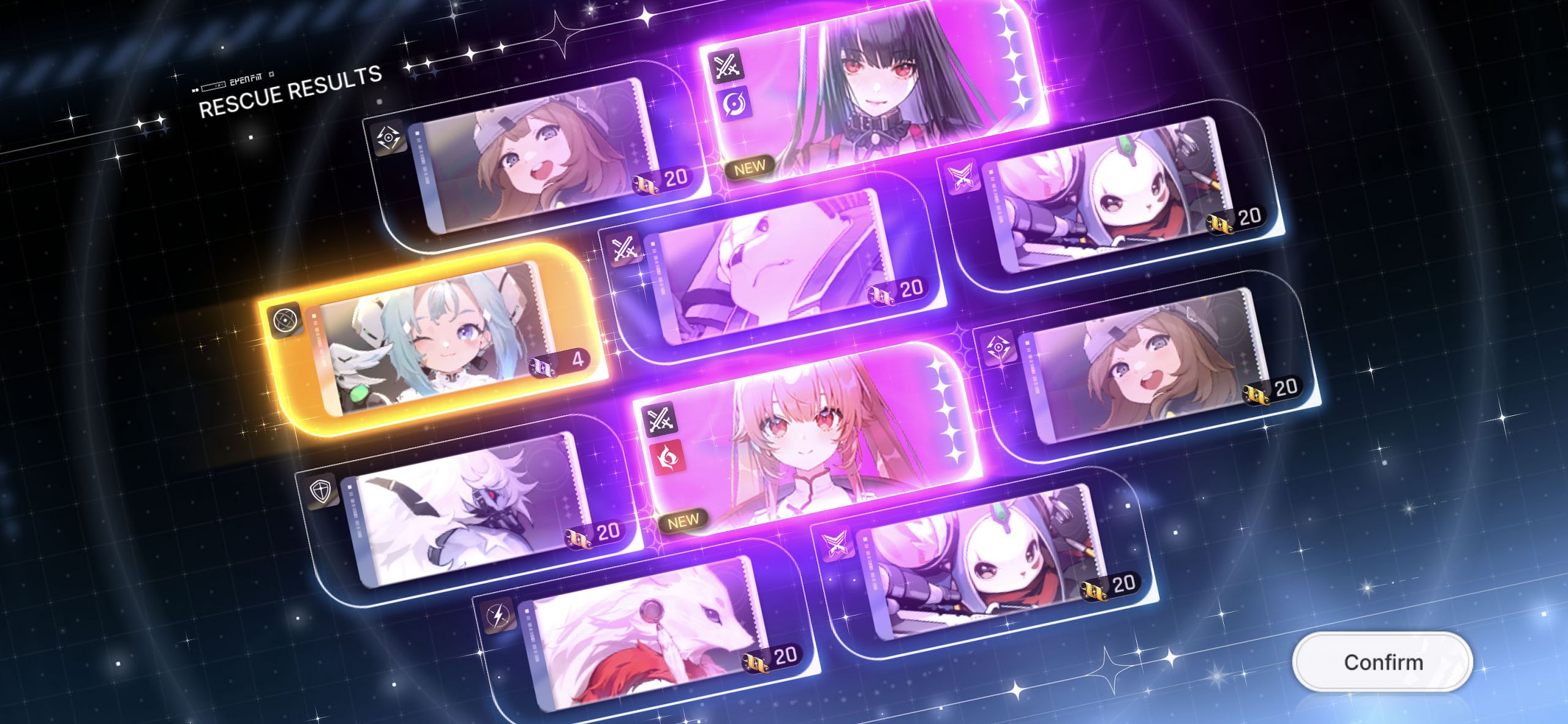This screenshot has height=724, width=1568.
Task: Confirm the rescue results
Action: tap(1382, 662)
